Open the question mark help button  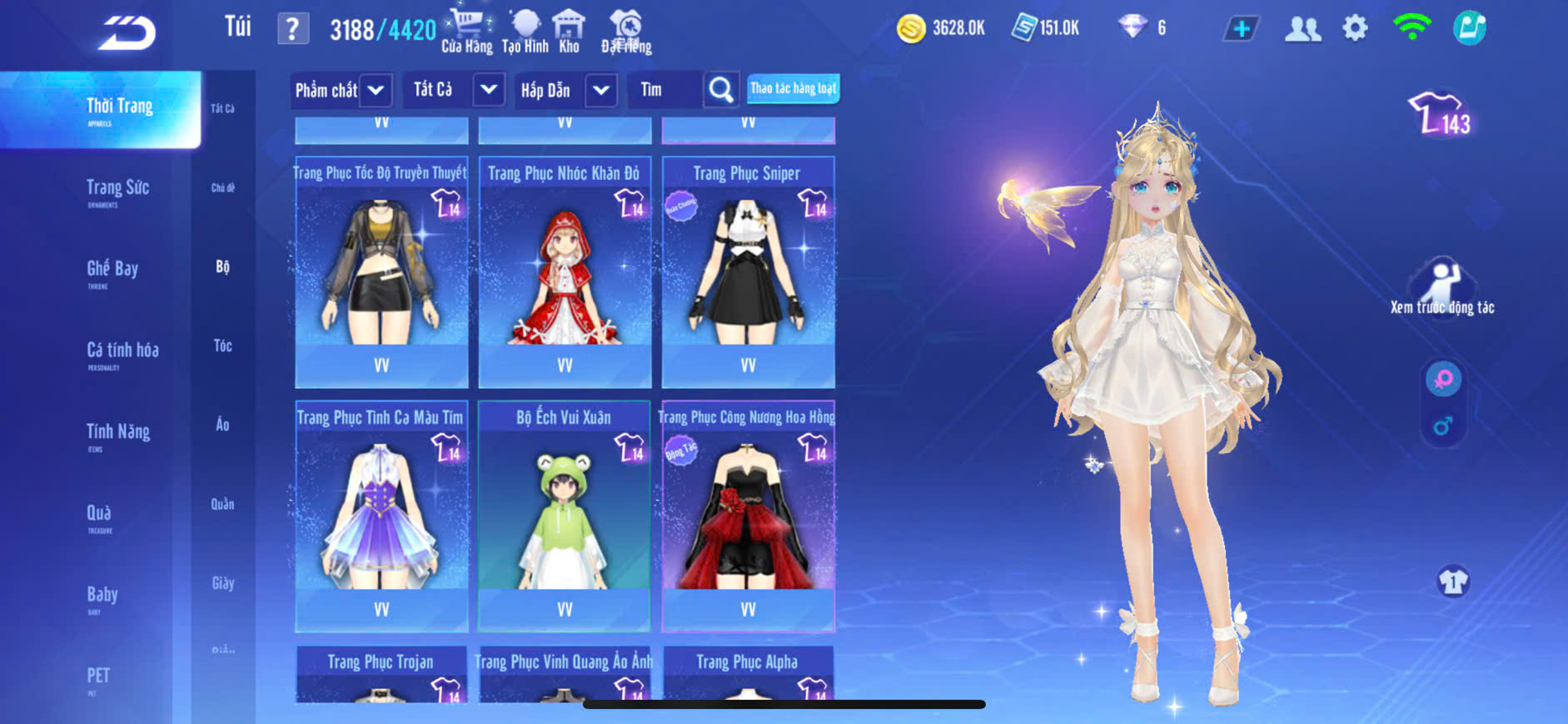292,29
